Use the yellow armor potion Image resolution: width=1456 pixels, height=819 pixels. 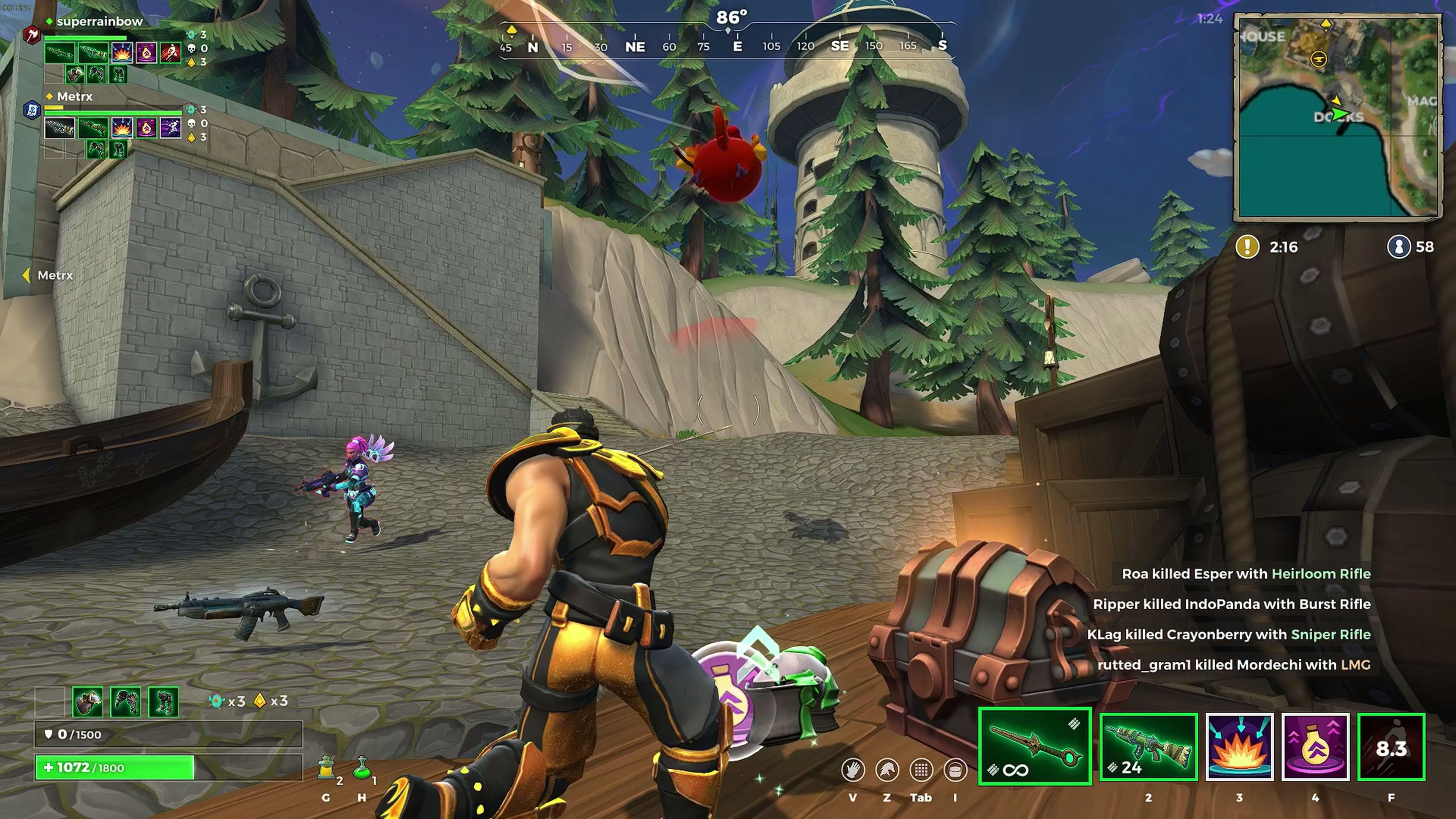click(x=326, y=769)
